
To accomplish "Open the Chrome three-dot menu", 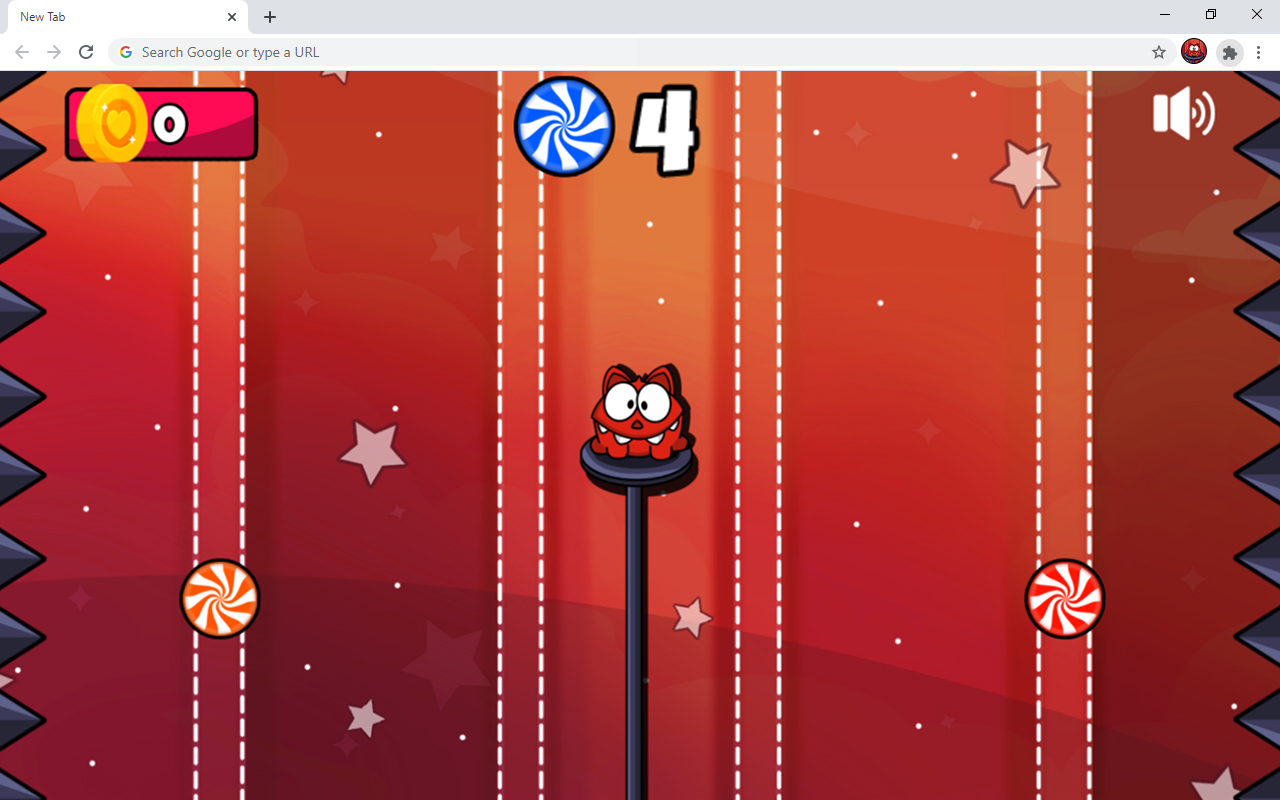I will click(x=1258, y=51).
